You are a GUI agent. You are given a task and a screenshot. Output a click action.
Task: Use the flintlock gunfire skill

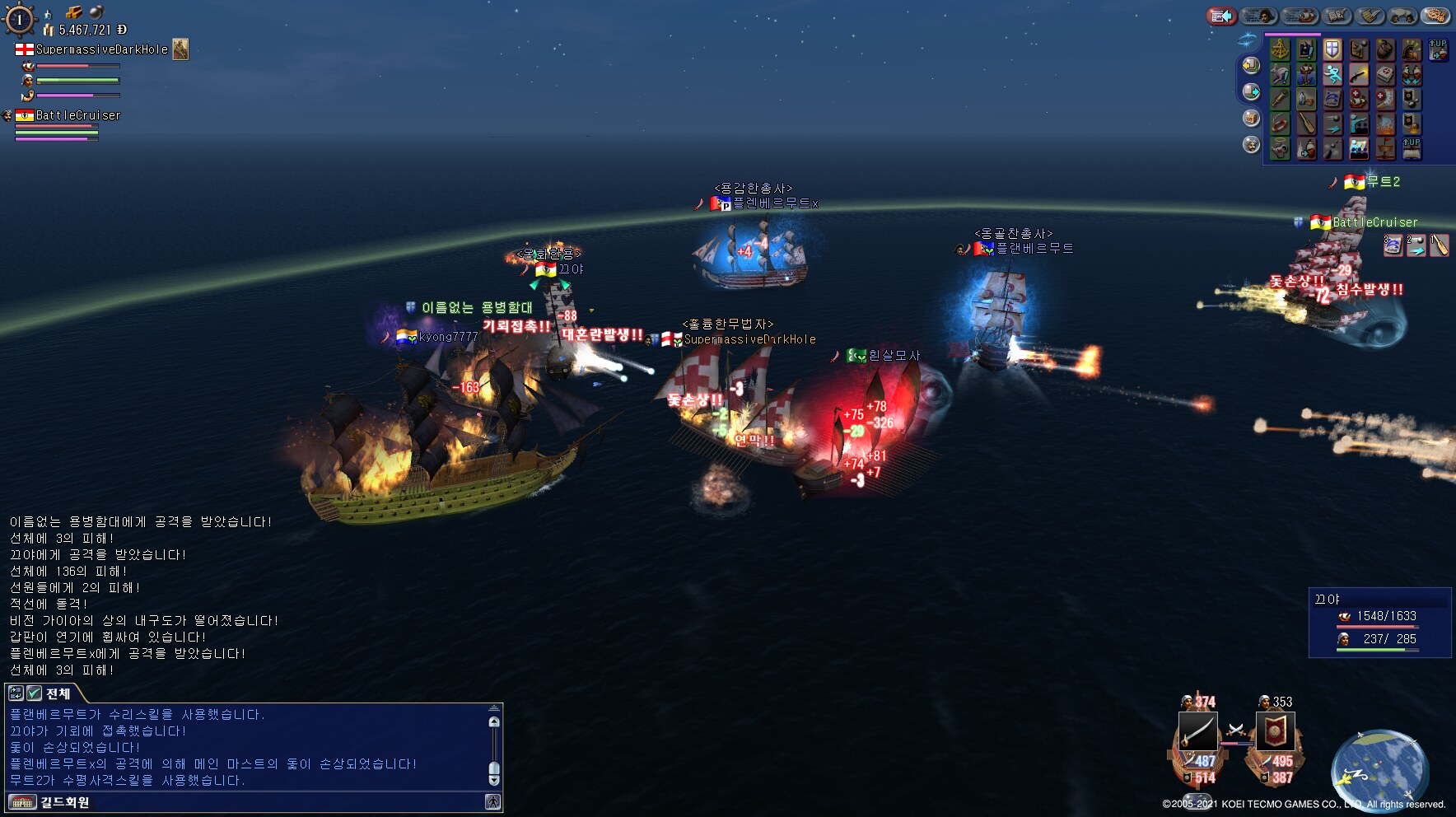[x=1359, y=75]
